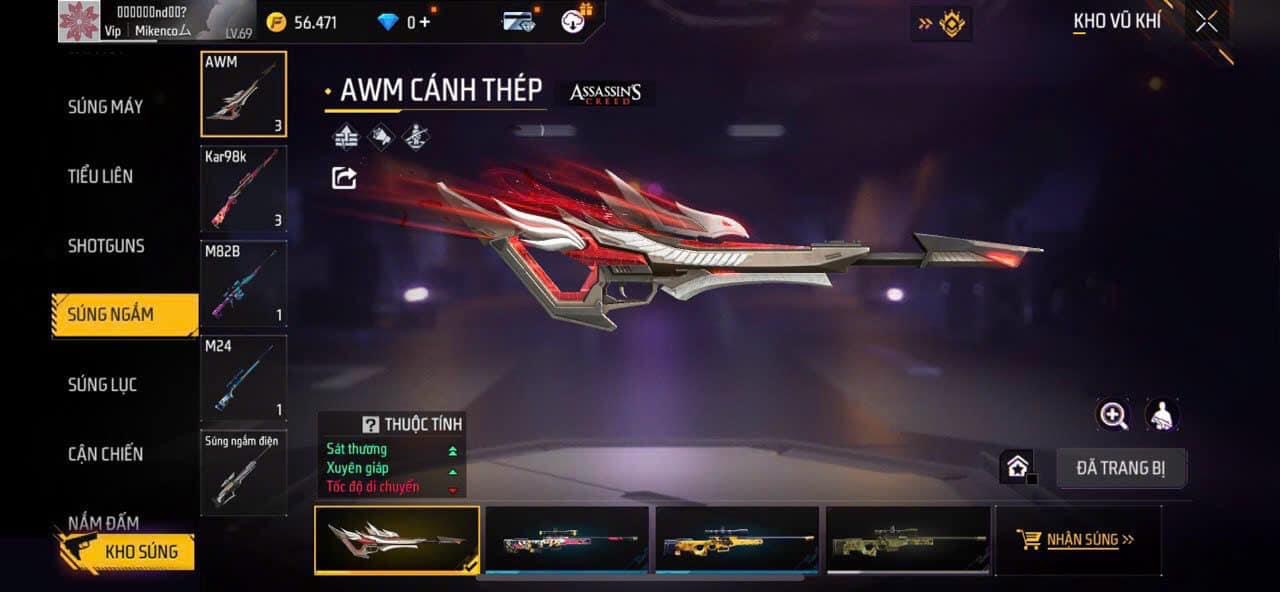
Task: Select the Kar98k weapon slot
Action: click(x=244, y=188)
